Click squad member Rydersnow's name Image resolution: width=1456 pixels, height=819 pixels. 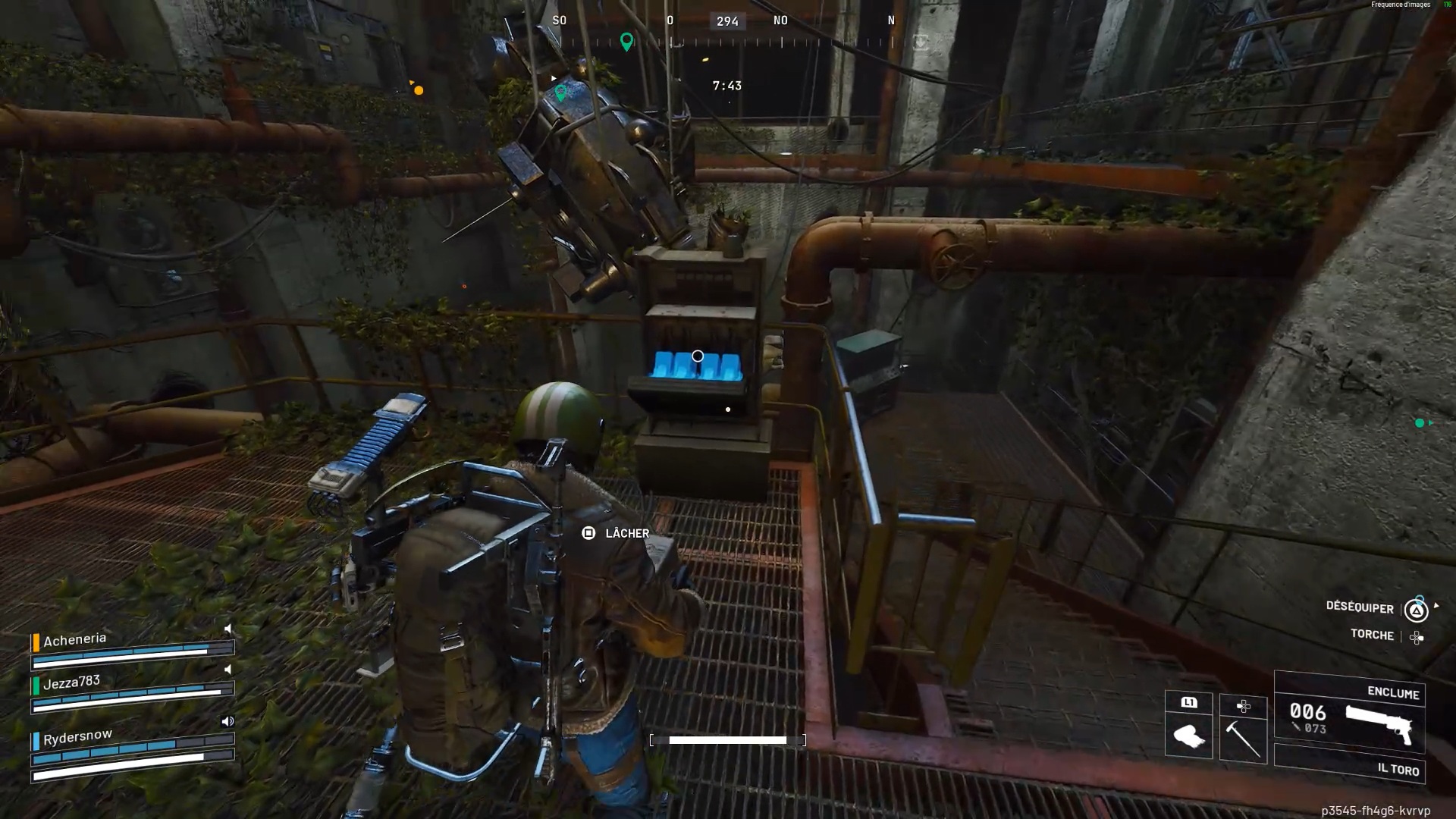click(77, 736)
